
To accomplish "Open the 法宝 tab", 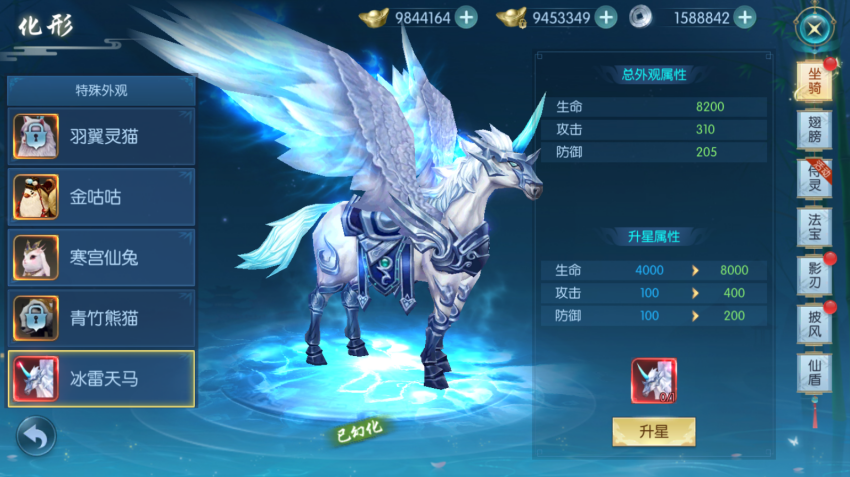I will (814, 229).
